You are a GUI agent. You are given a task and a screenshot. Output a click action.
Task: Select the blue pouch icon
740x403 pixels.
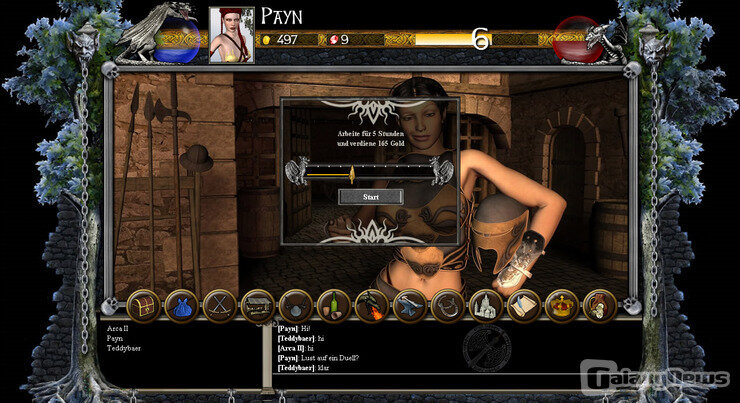181,306
